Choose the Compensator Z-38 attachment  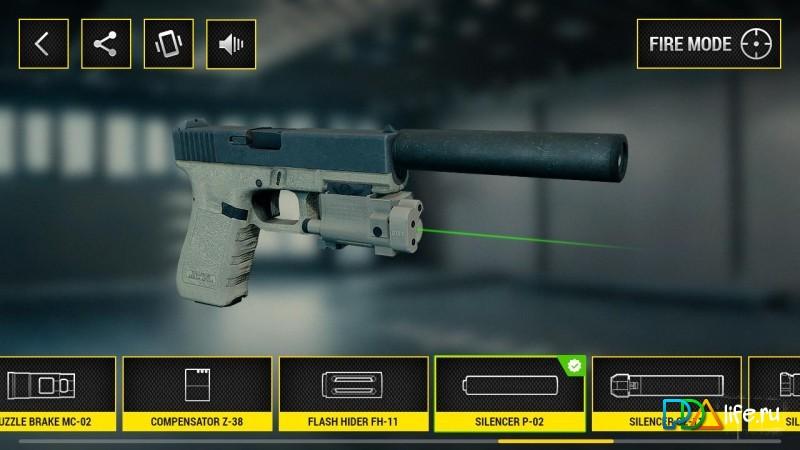coord(197,394)
